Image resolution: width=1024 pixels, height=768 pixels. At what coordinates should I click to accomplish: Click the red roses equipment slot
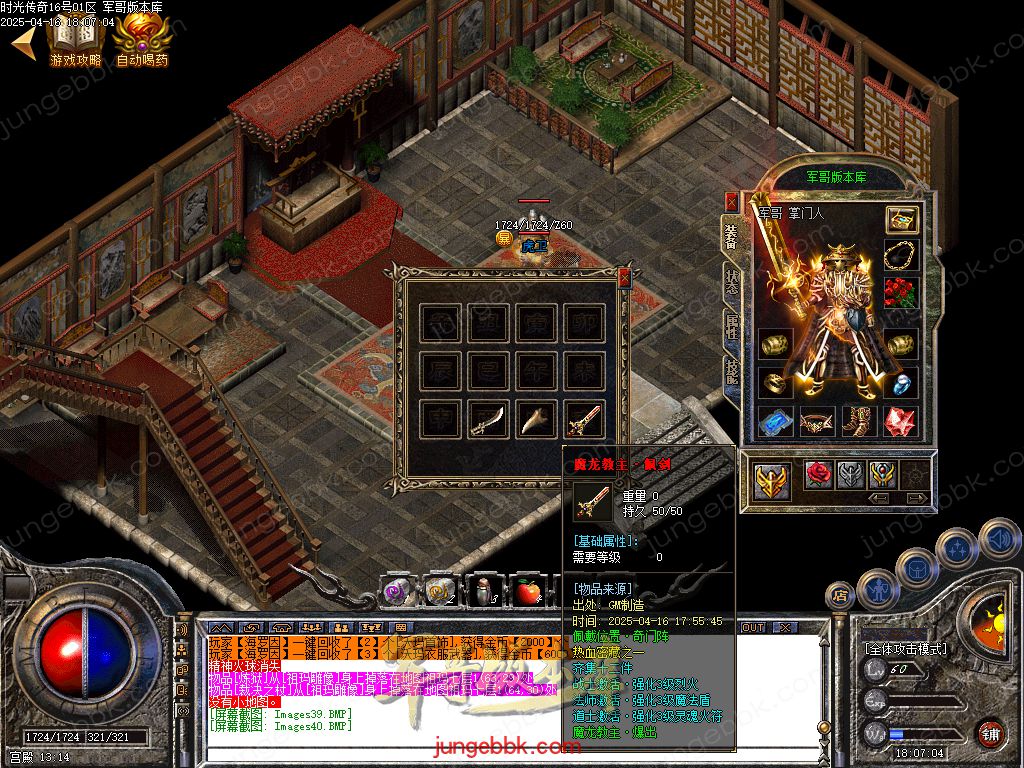[901, 293]
